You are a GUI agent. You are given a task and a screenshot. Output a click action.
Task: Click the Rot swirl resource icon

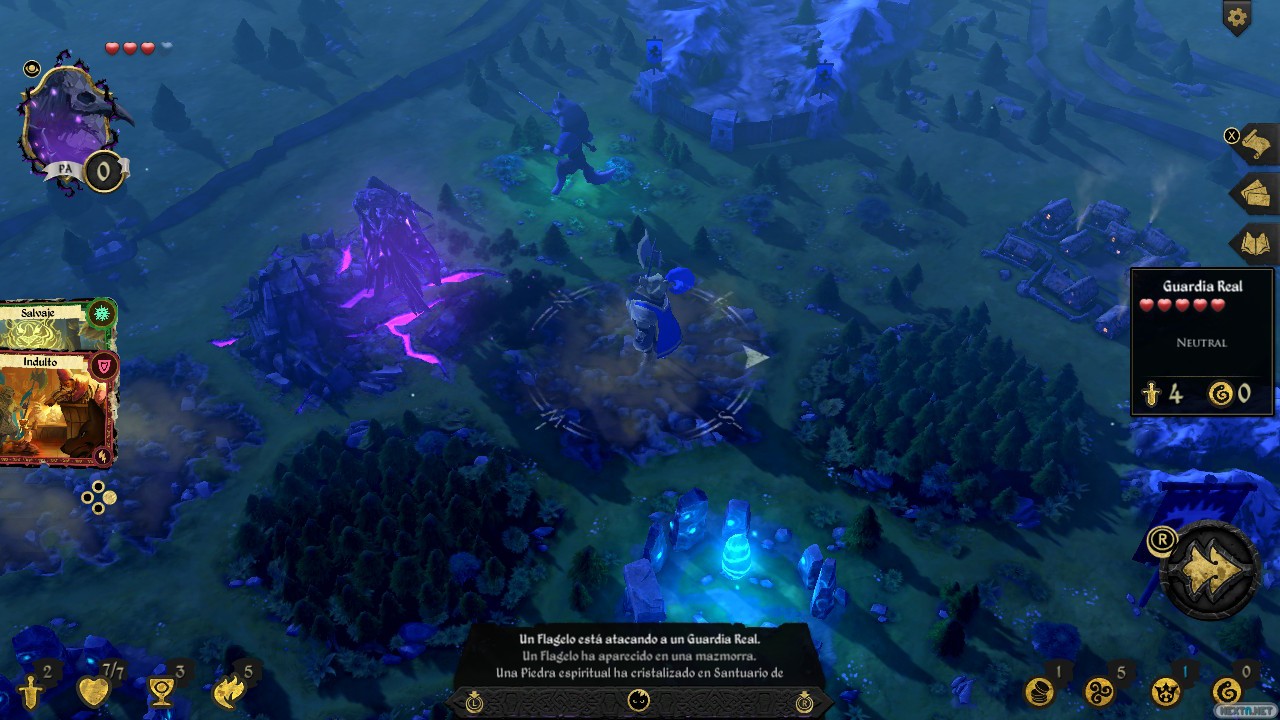(1225, 691)
